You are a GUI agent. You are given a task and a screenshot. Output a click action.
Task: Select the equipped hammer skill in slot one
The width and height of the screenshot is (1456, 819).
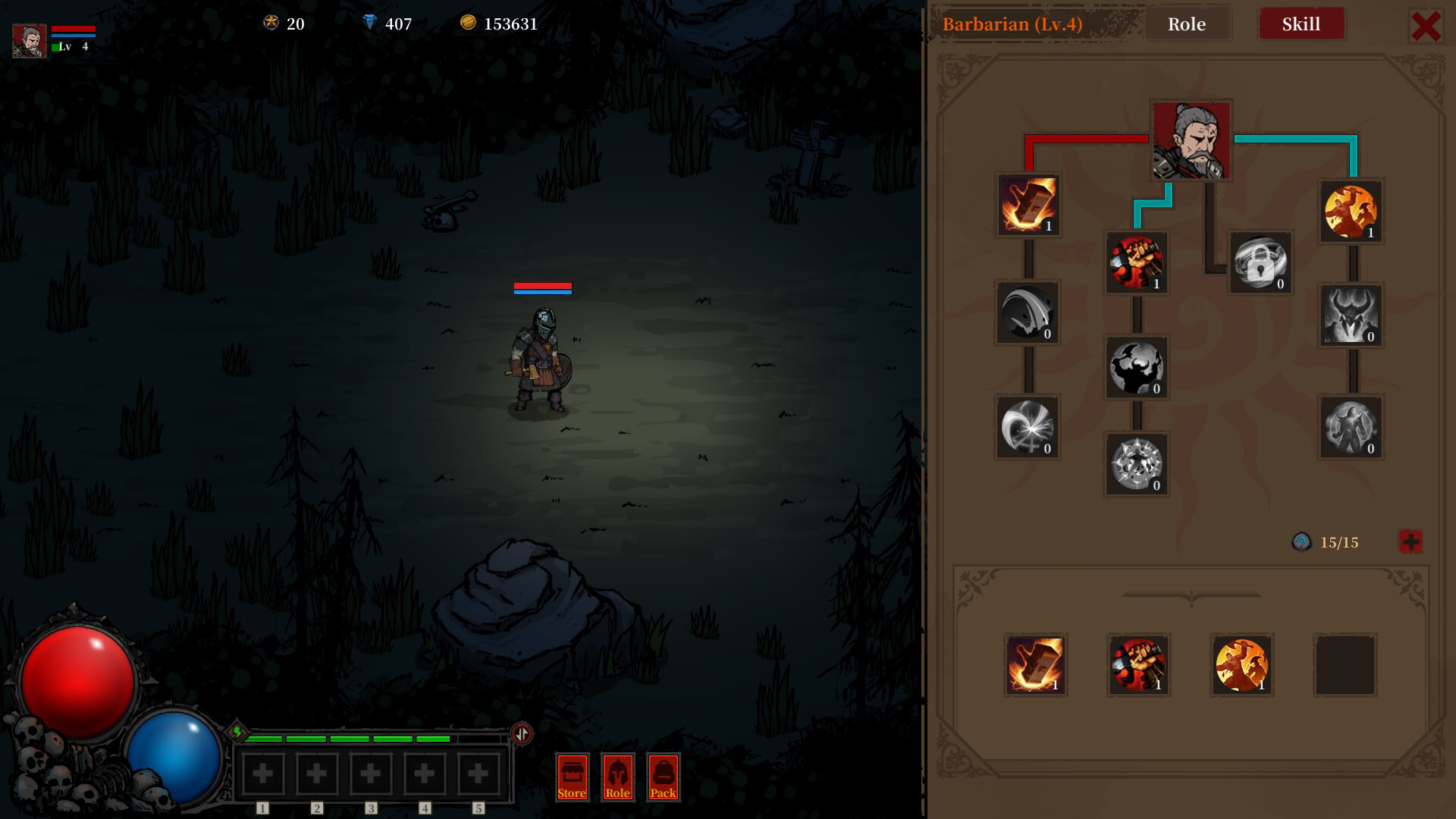[x=1036, y=665]
